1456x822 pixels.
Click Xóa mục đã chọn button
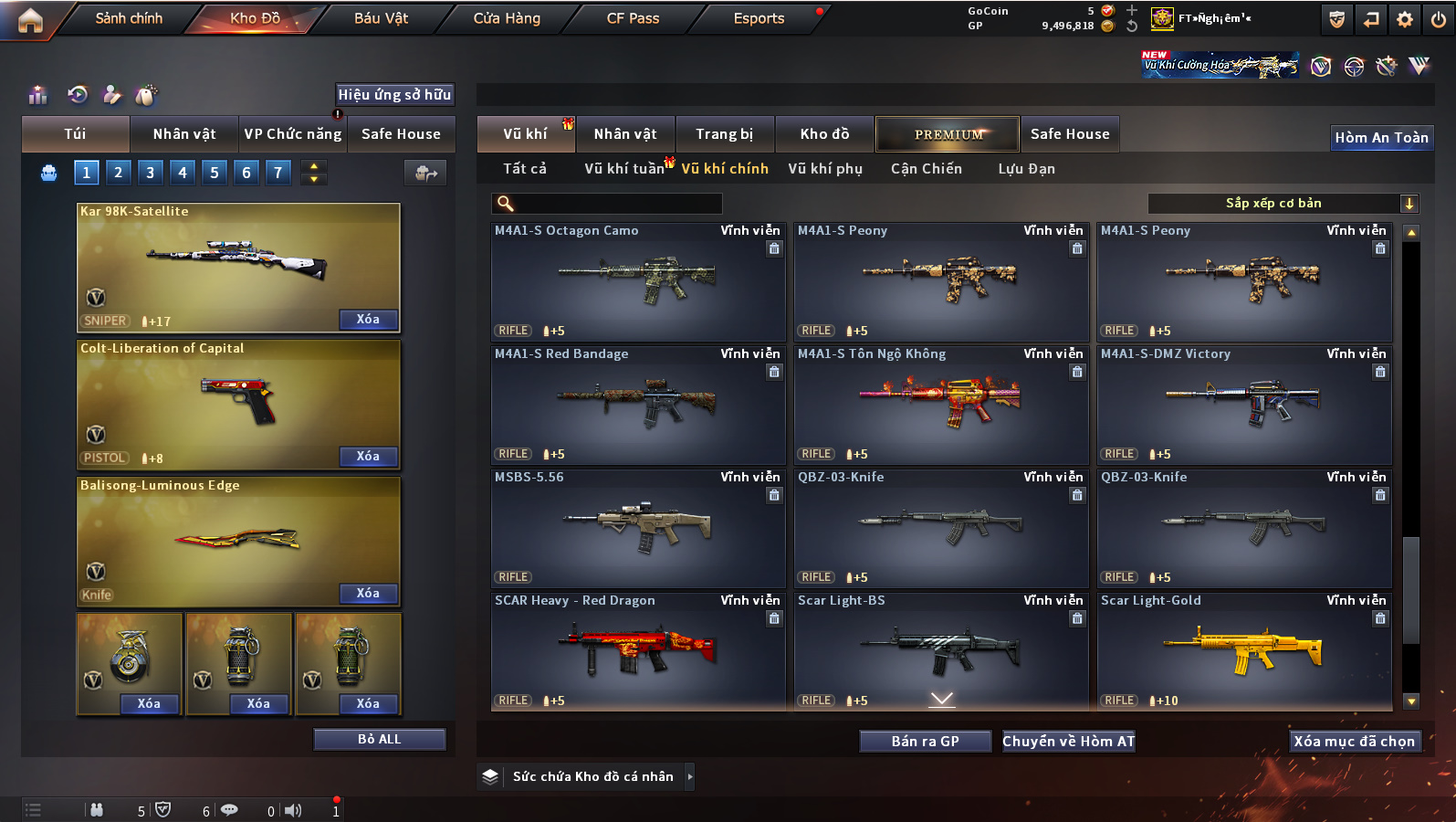click(1353, 742)
